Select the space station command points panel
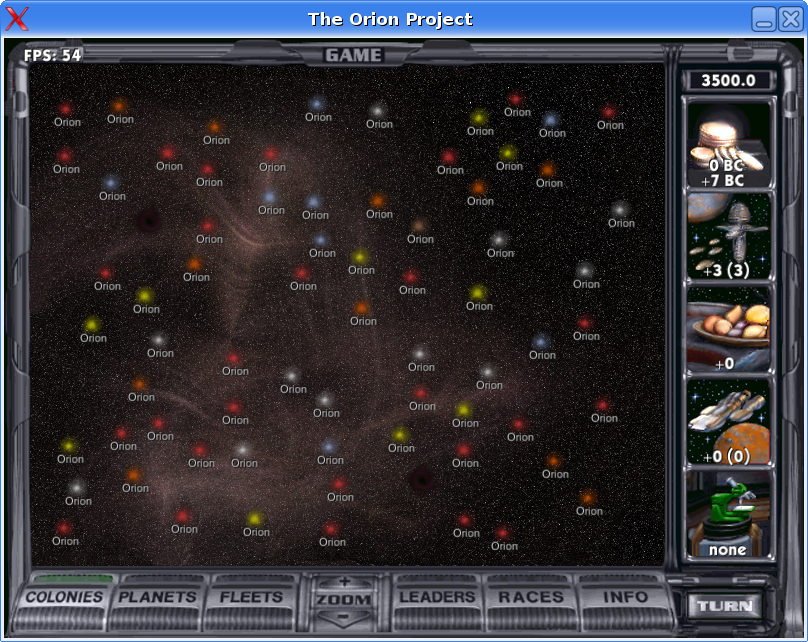The height and width of the screenshot is (642, 808). click(x=728, y=237)
